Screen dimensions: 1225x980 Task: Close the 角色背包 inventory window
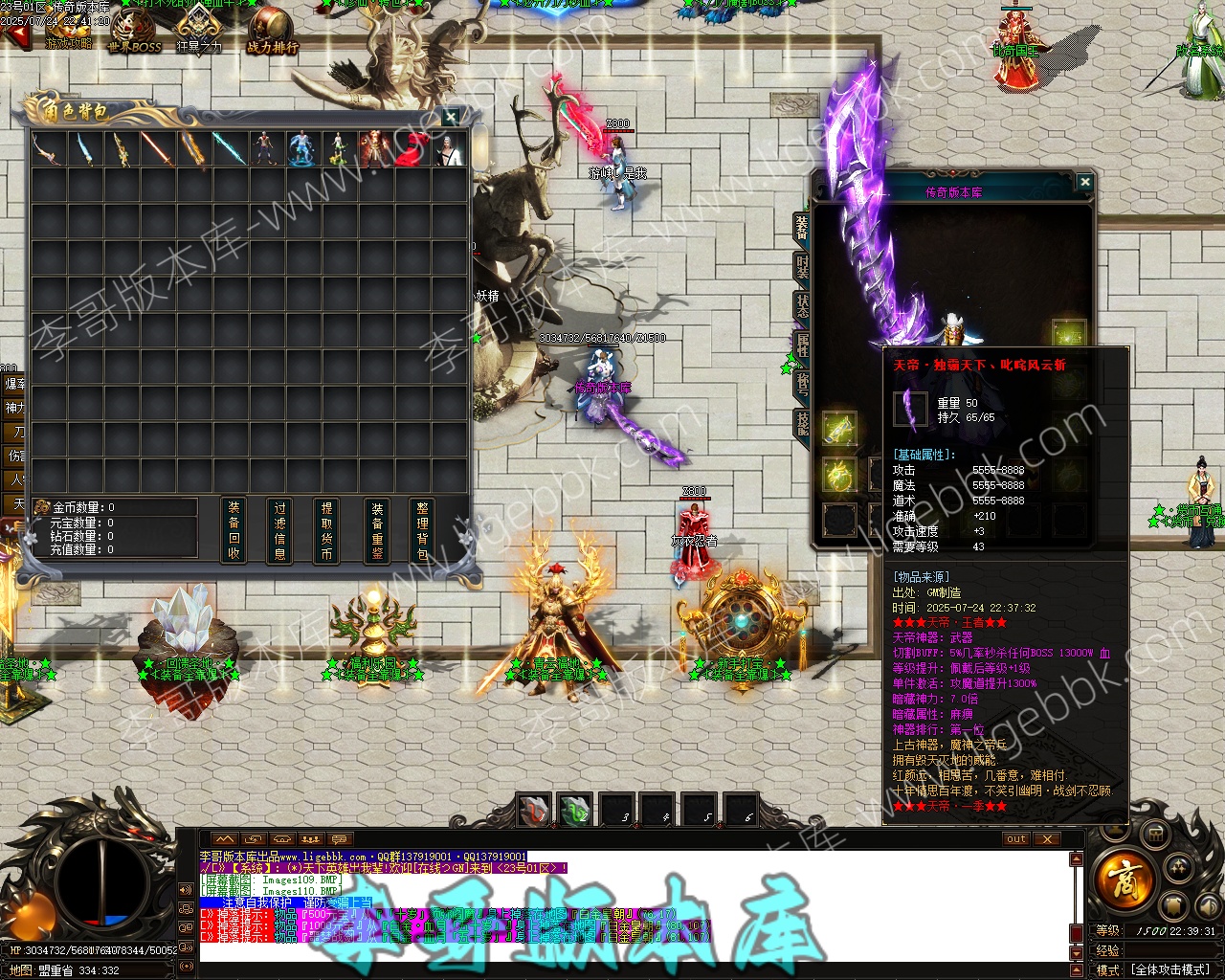pyautogui.click(x=451, y=117)
